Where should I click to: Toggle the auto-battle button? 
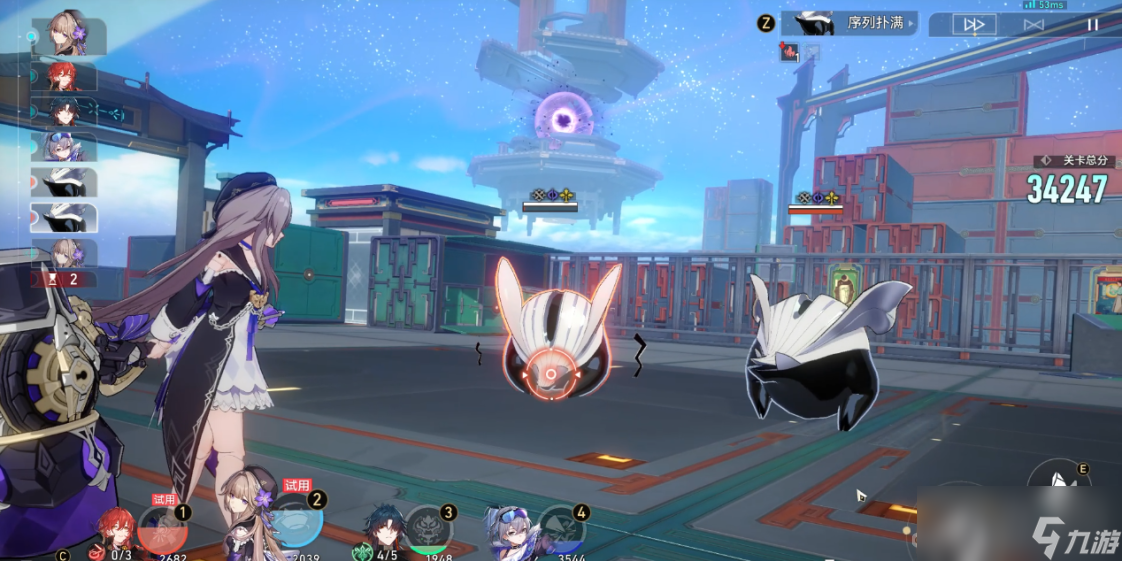1033,25
